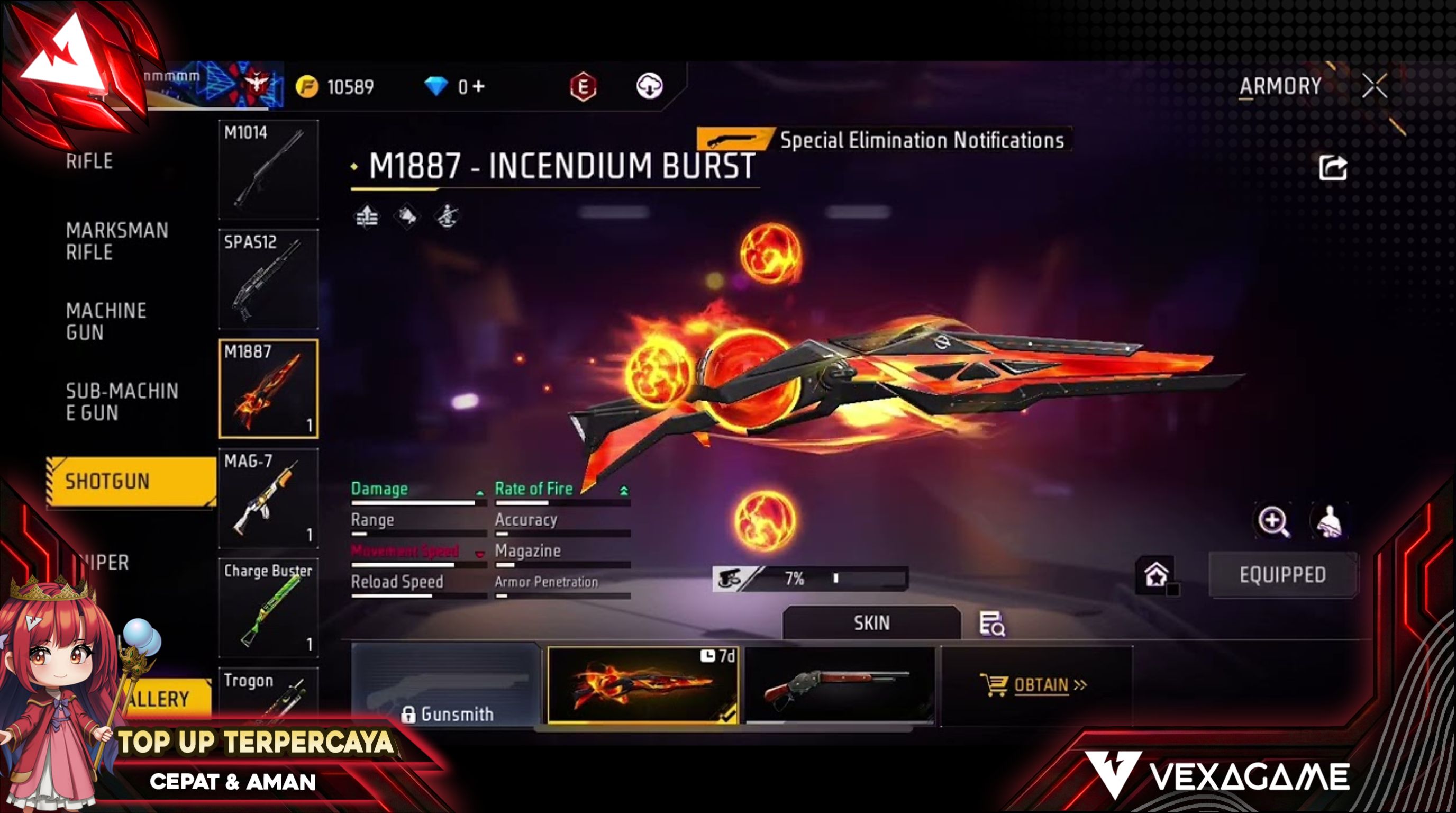Screen dimensions: 1456x813
Task: Switch to the Machine Gun category
Action: click(106, 321)
